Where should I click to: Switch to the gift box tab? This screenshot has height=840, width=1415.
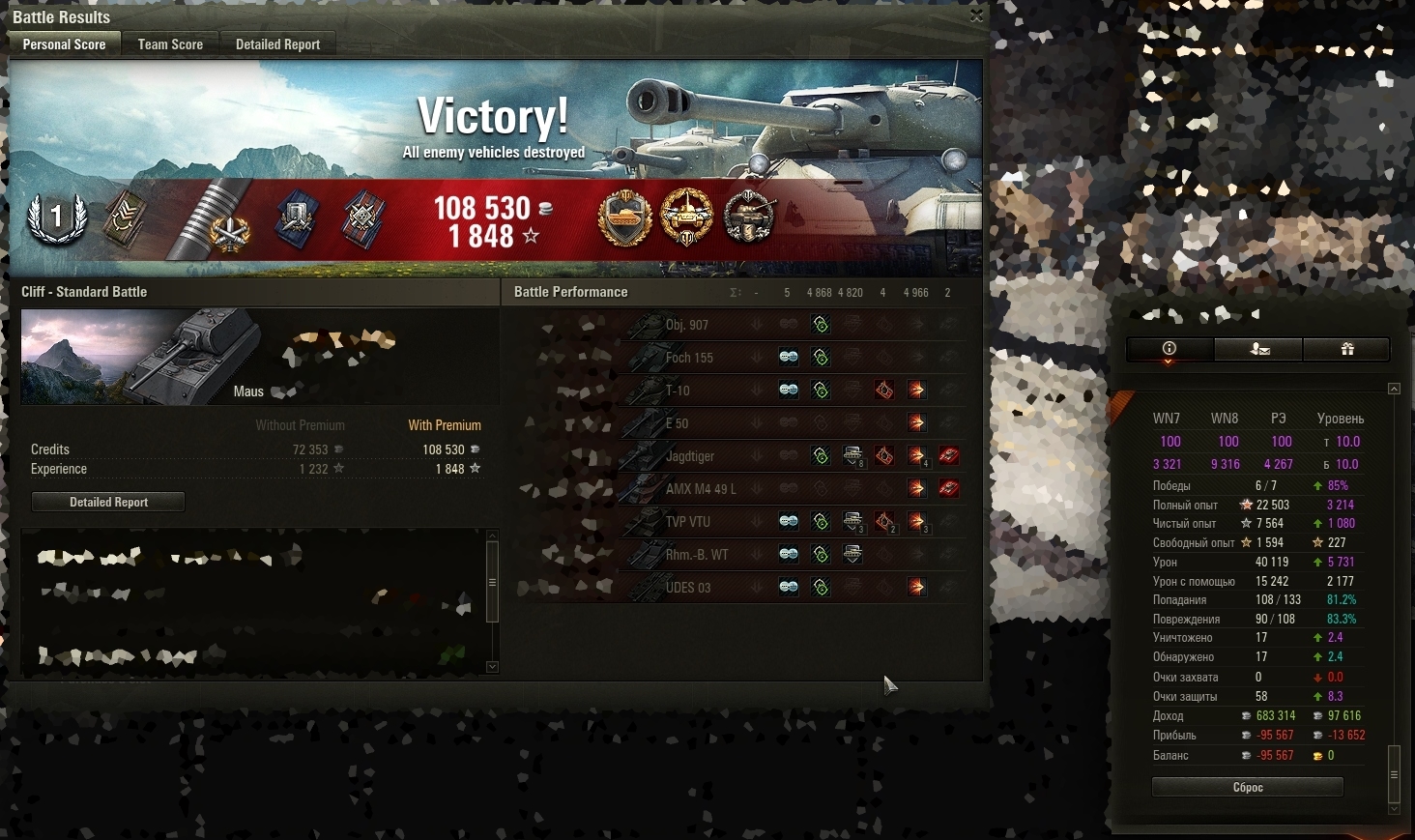1346,349
